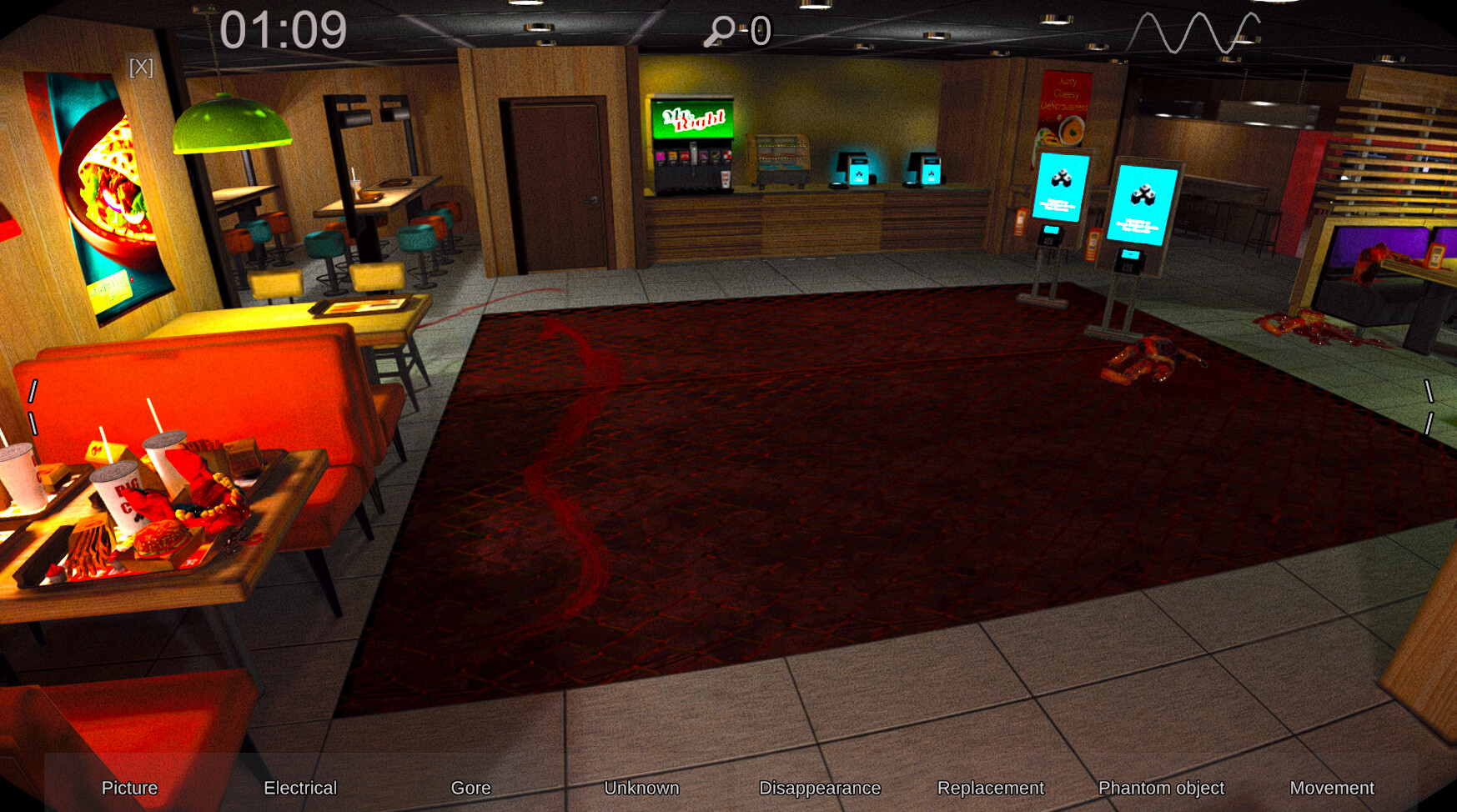Click the left camera navigation arrow

33,409
